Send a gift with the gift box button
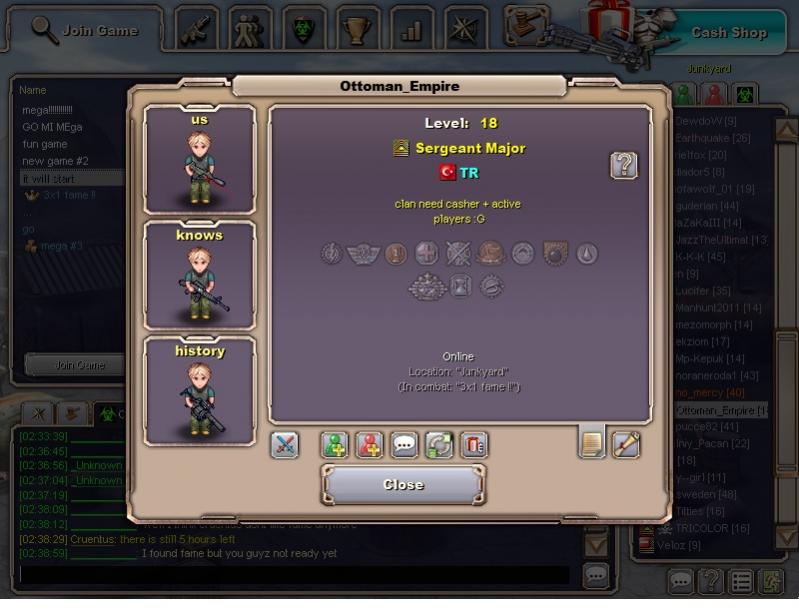 tap(474, 445)
